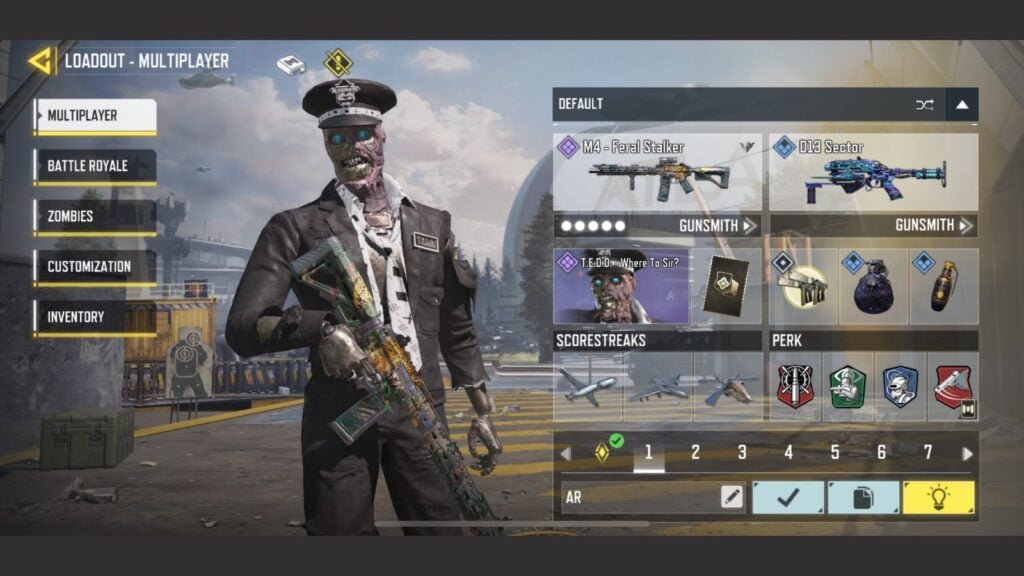The width and height of the screenshot is (1024, 576).
Task: Edit the AR loadout name
Action: coord(732,497)
